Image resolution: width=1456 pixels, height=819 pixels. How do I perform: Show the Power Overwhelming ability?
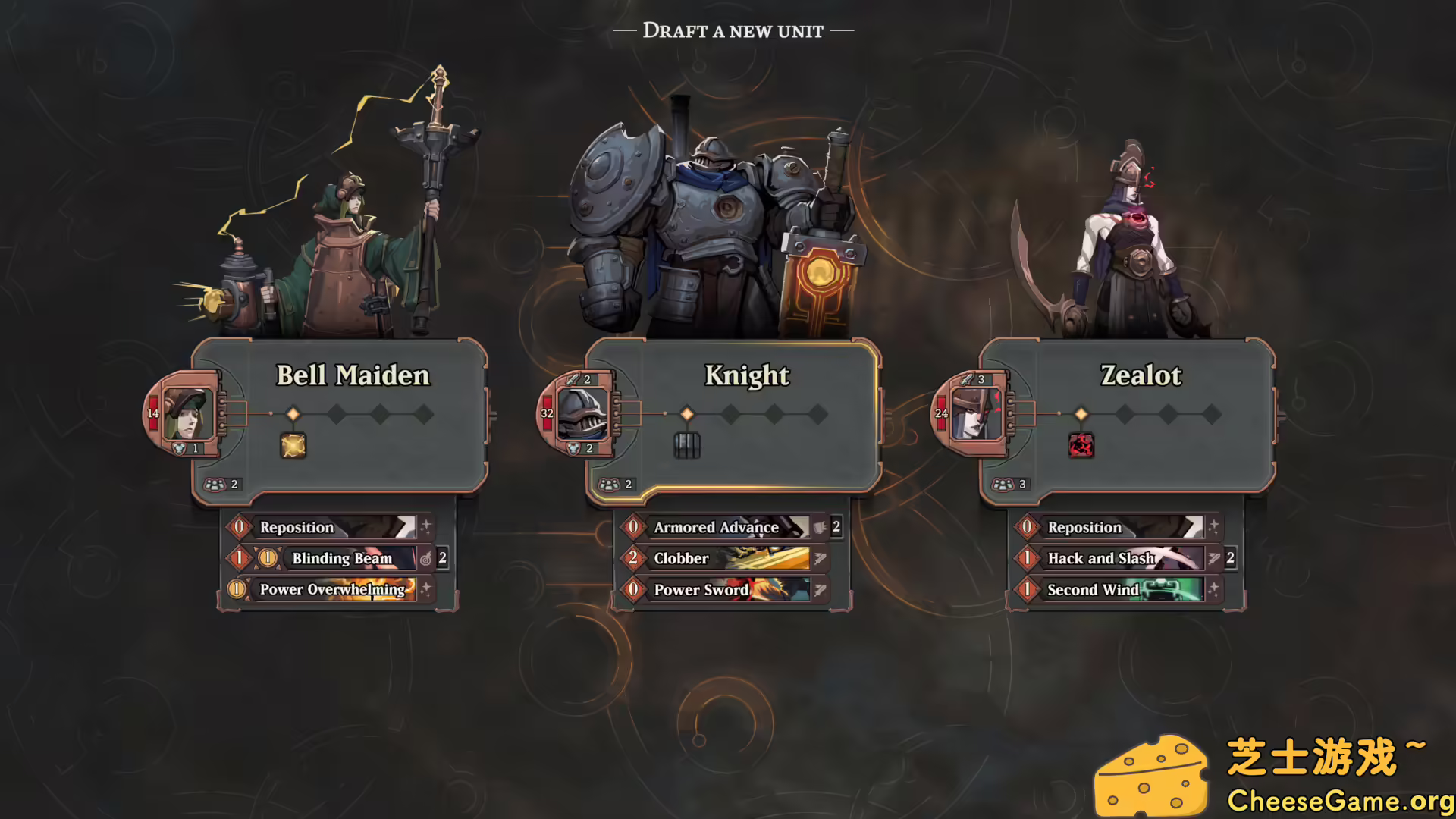point(332,589)
